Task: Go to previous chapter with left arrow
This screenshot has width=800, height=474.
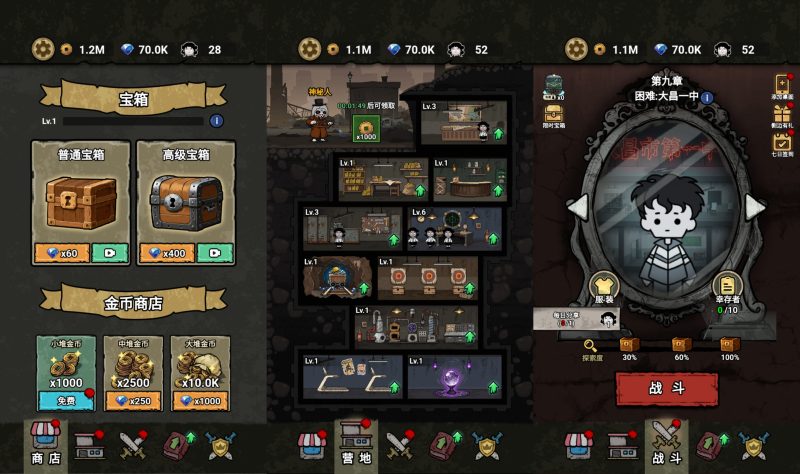Action: pos(578,206)
